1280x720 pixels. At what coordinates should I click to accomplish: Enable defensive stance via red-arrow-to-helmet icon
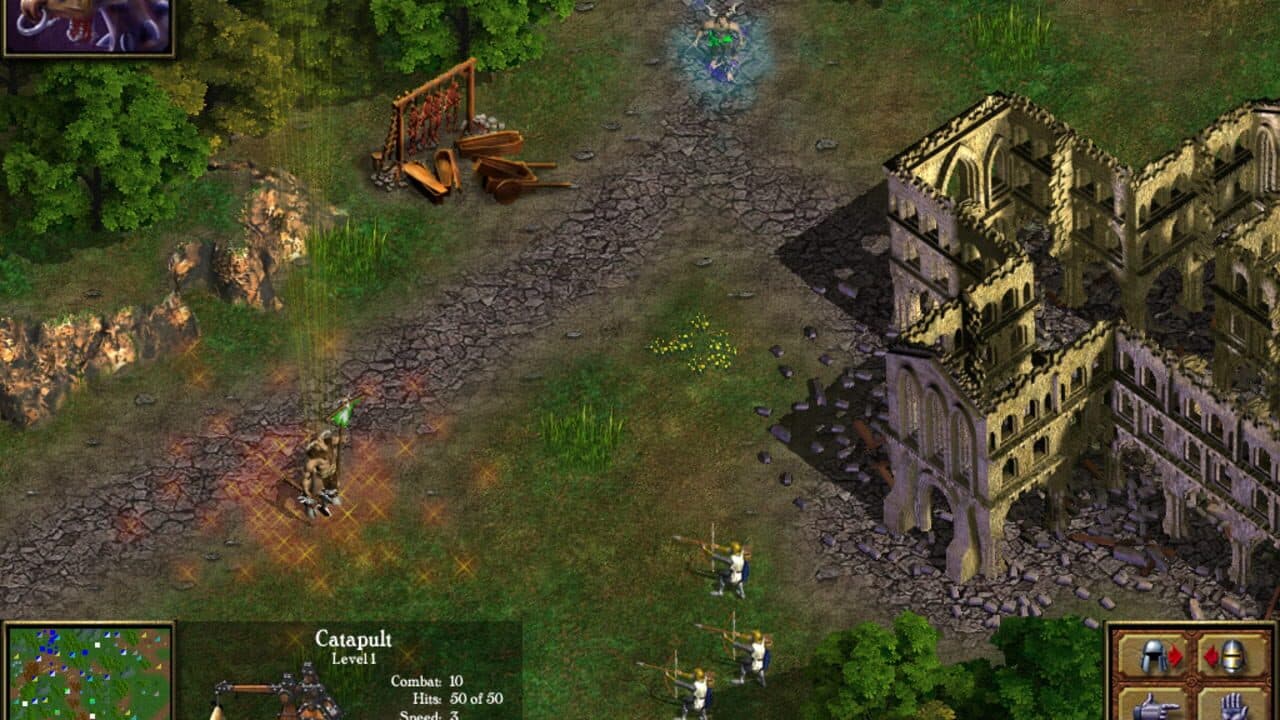pos(1232,655)
